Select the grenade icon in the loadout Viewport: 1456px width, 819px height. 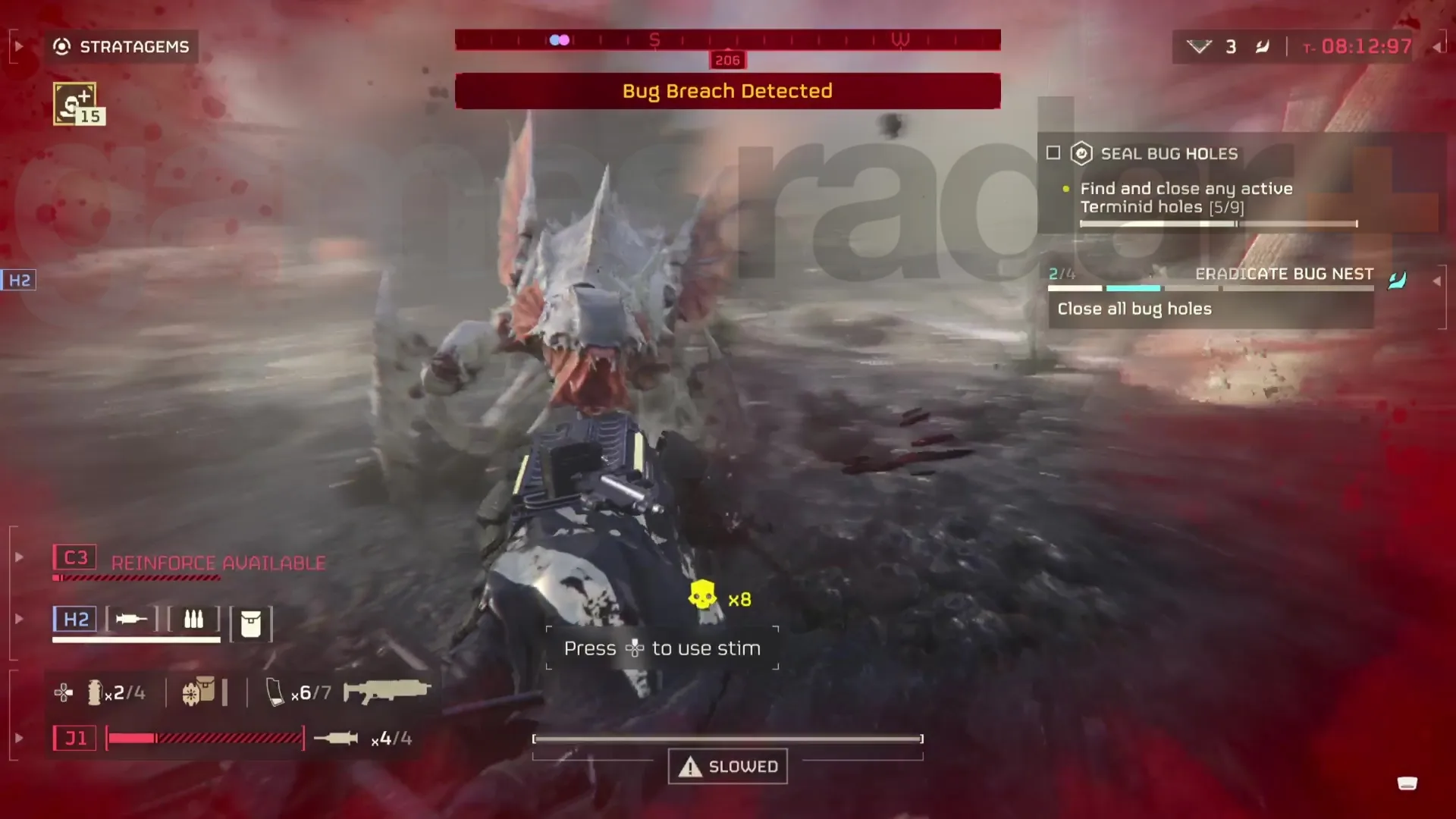pyautogui.click(x=95, y=692)
